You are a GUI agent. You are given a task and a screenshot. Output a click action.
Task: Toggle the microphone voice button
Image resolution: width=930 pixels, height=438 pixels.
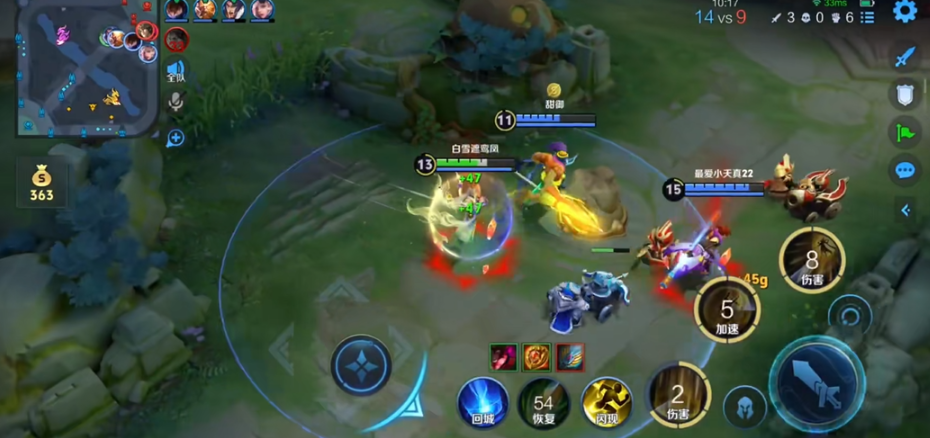coord(176,102)
